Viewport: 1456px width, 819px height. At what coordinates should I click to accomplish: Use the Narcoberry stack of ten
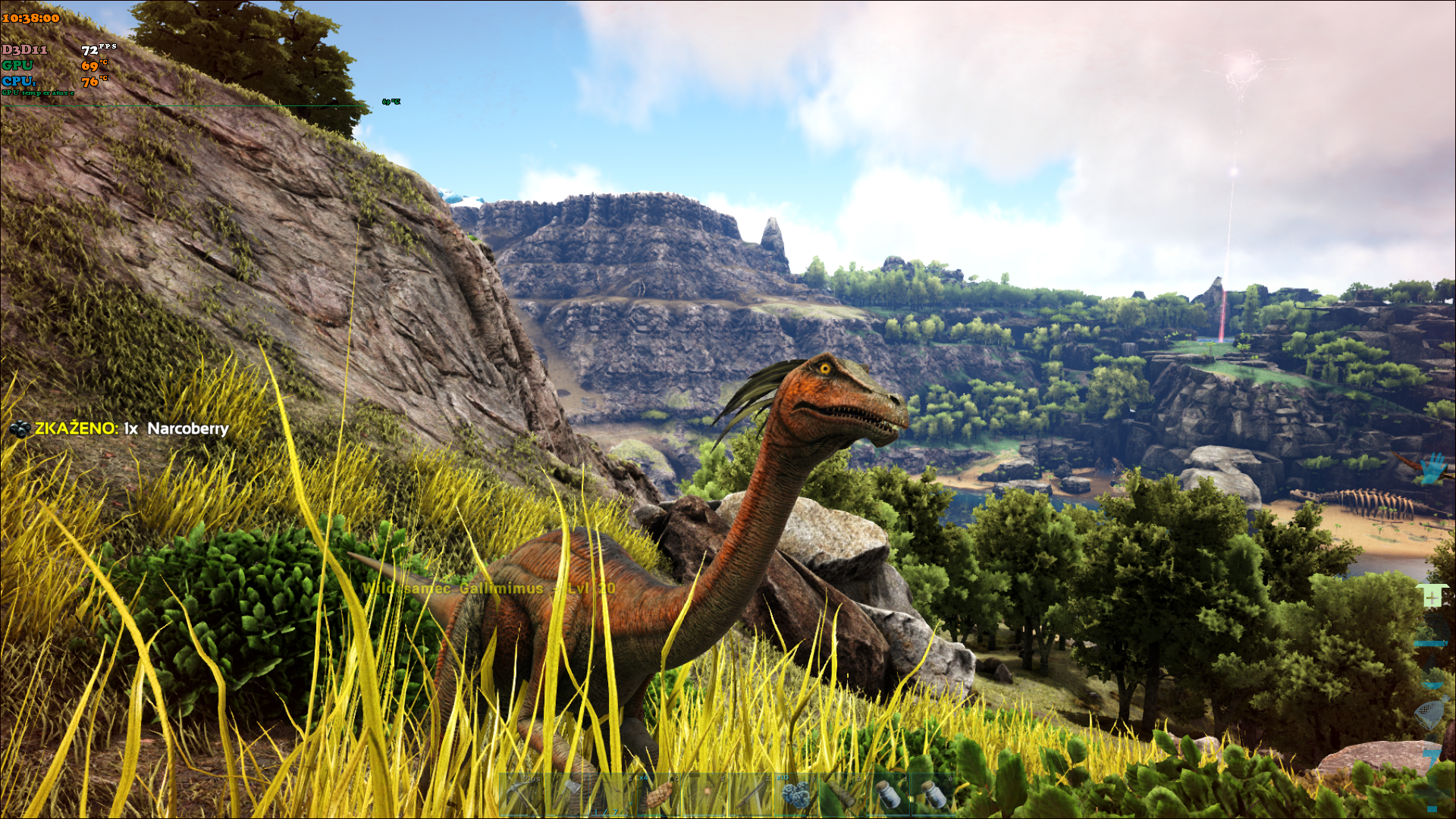(795, 795)
